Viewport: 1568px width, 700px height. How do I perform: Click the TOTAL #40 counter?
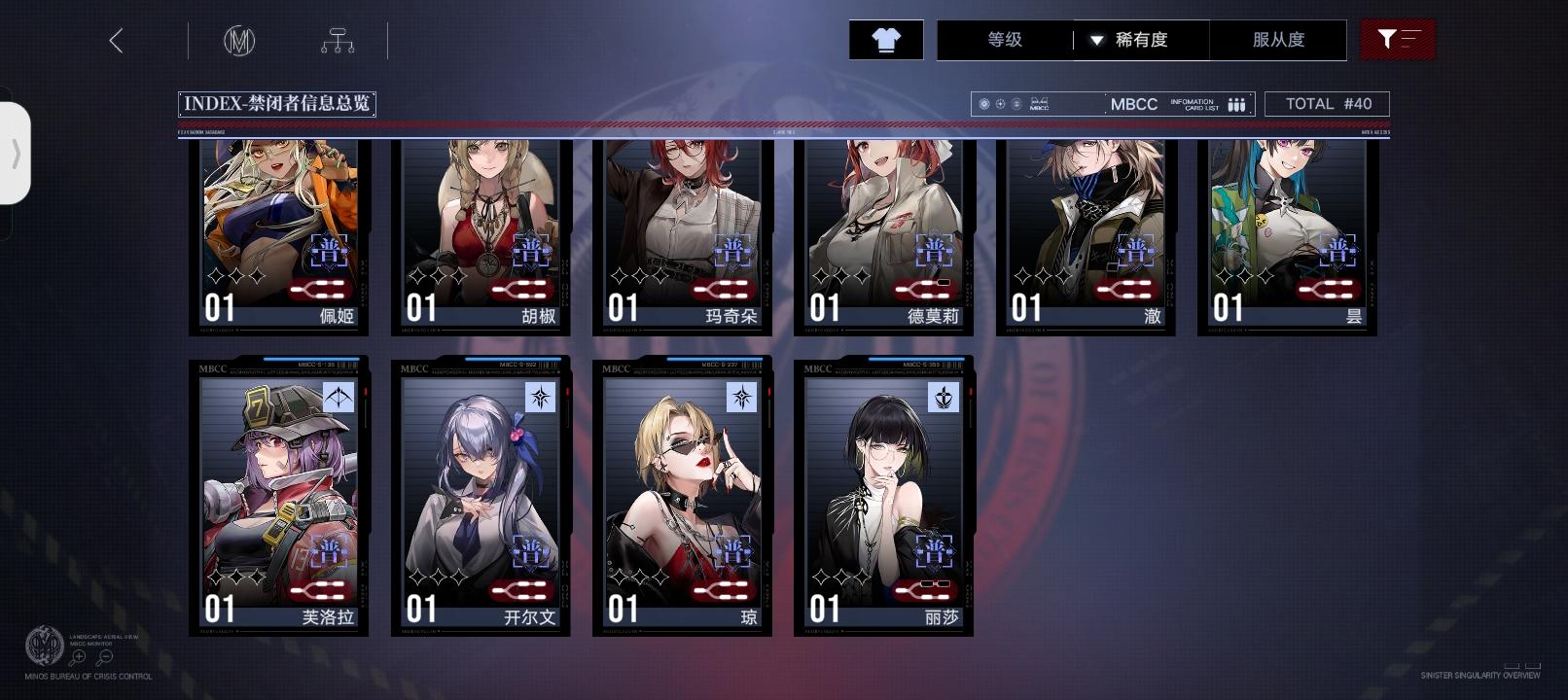pos(1327,103)
